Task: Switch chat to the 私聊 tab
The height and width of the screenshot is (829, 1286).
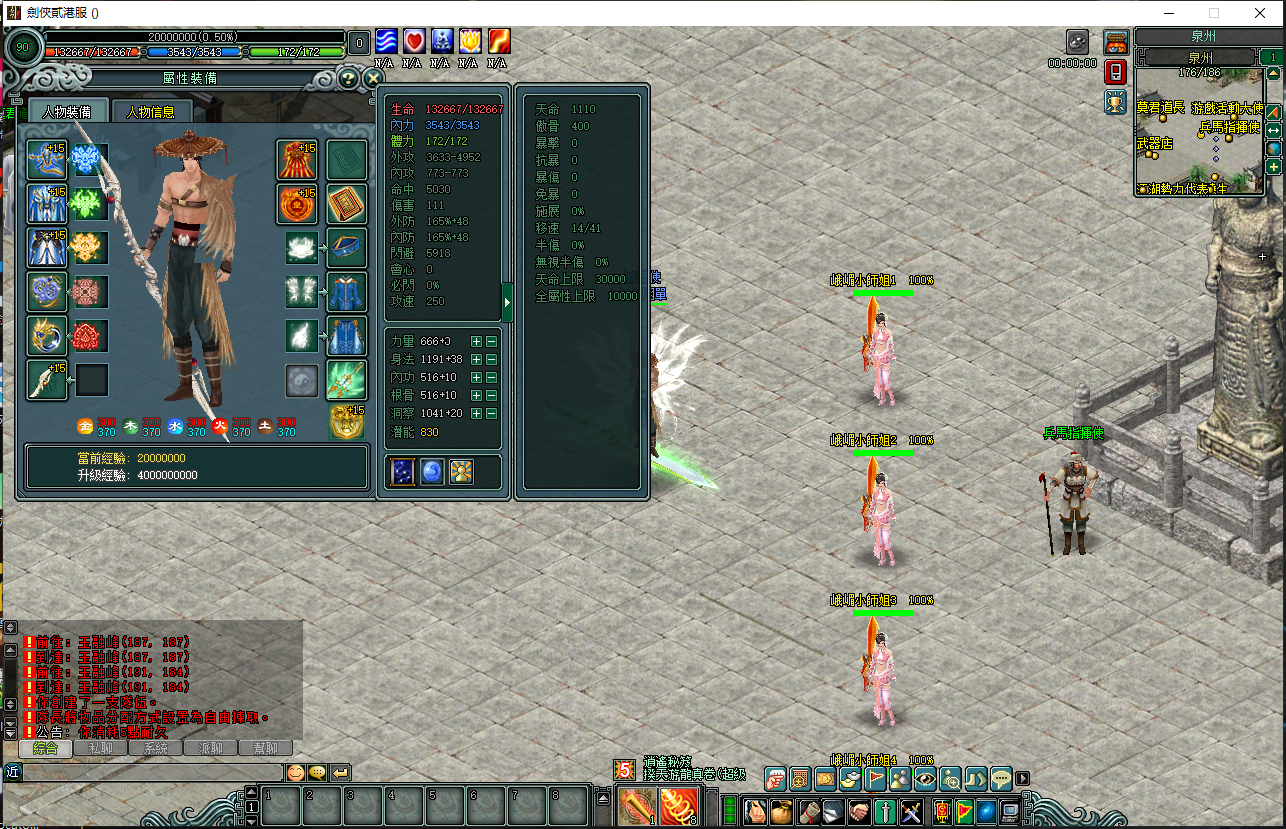Action: (100, 748)
